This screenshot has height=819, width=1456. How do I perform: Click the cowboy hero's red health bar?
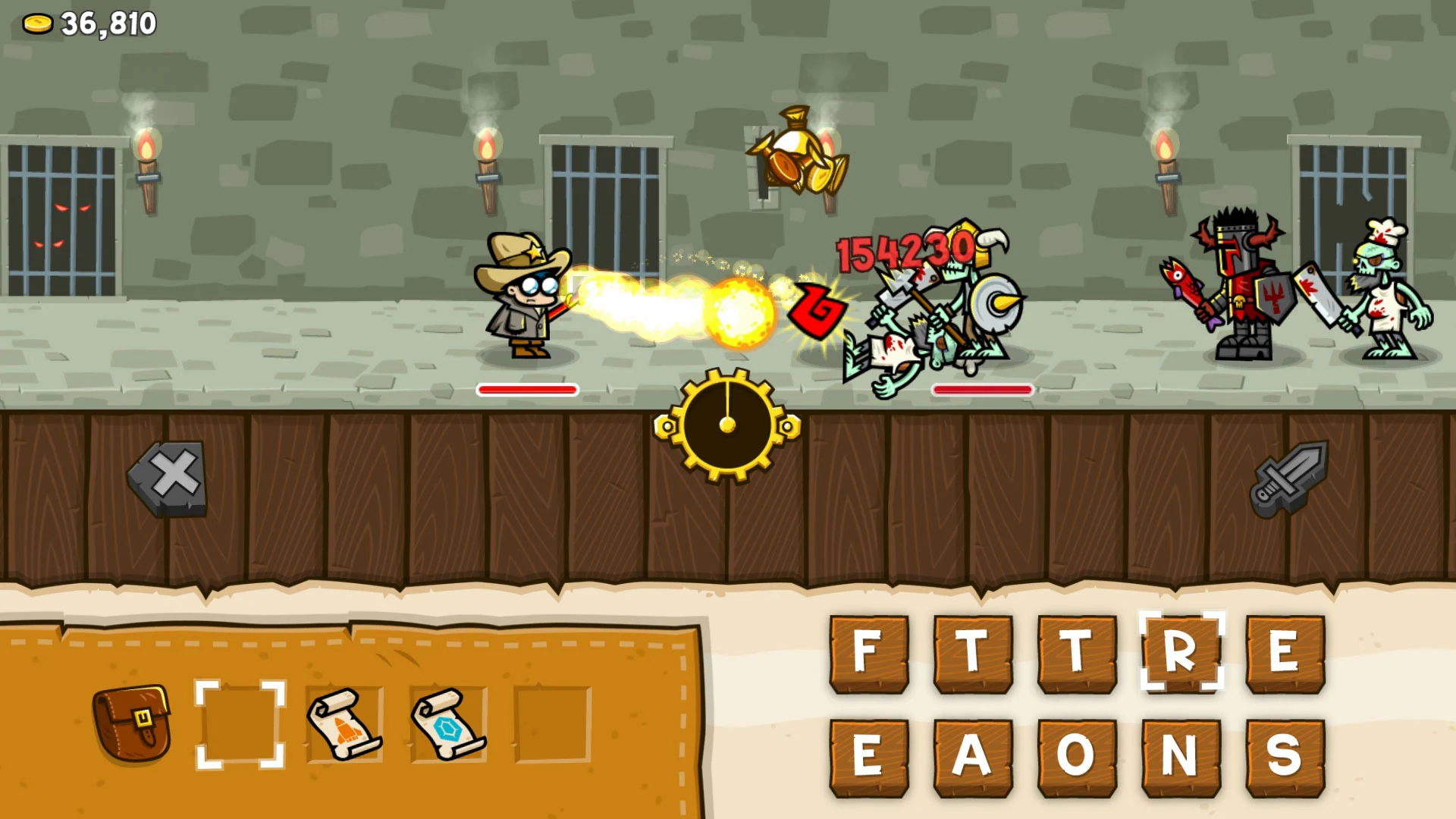click(x=527, y=389)
